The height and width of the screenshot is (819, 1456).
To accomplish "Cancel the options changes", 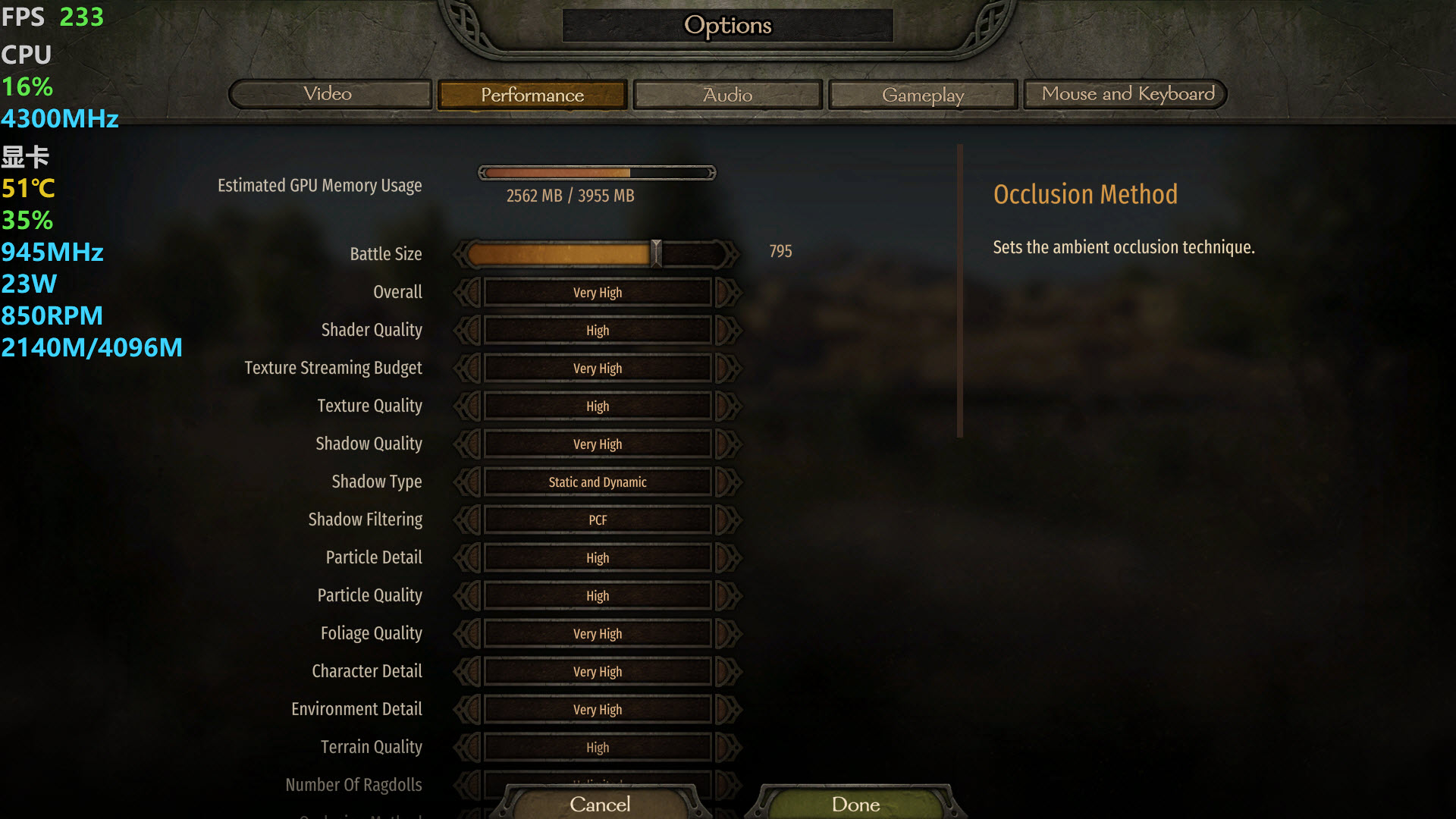I will [600, 804].
